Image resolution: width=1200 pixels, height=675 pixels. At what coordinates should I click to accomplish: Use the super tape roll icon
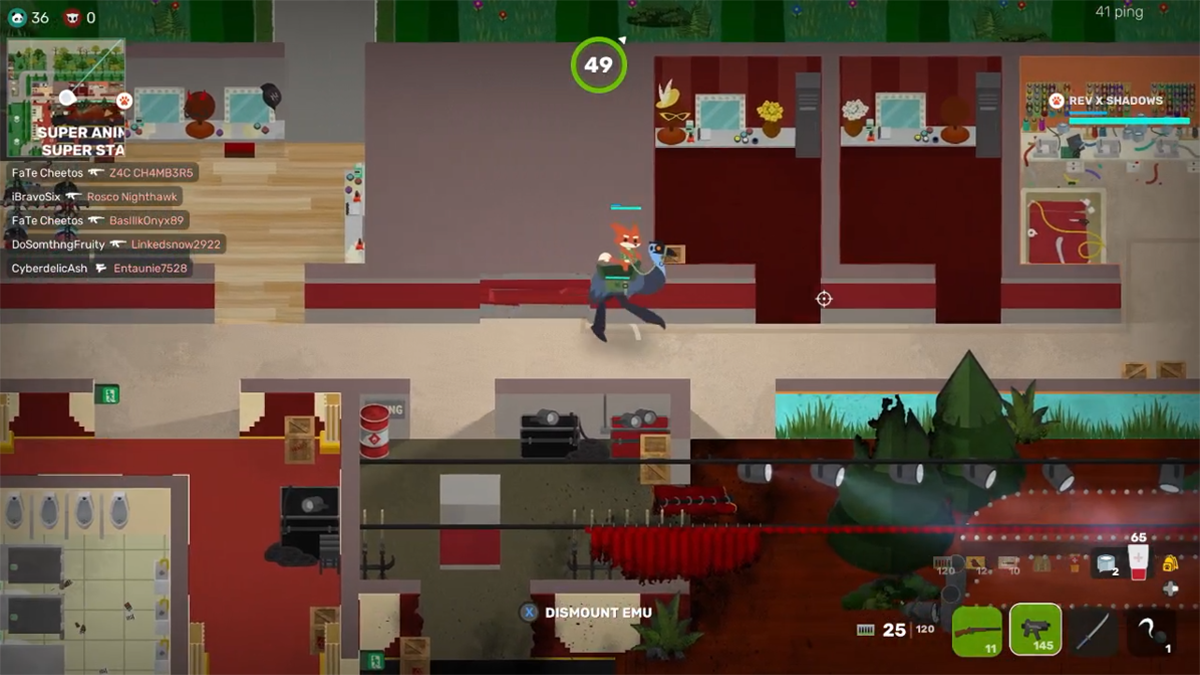(x=1106, y=564)
